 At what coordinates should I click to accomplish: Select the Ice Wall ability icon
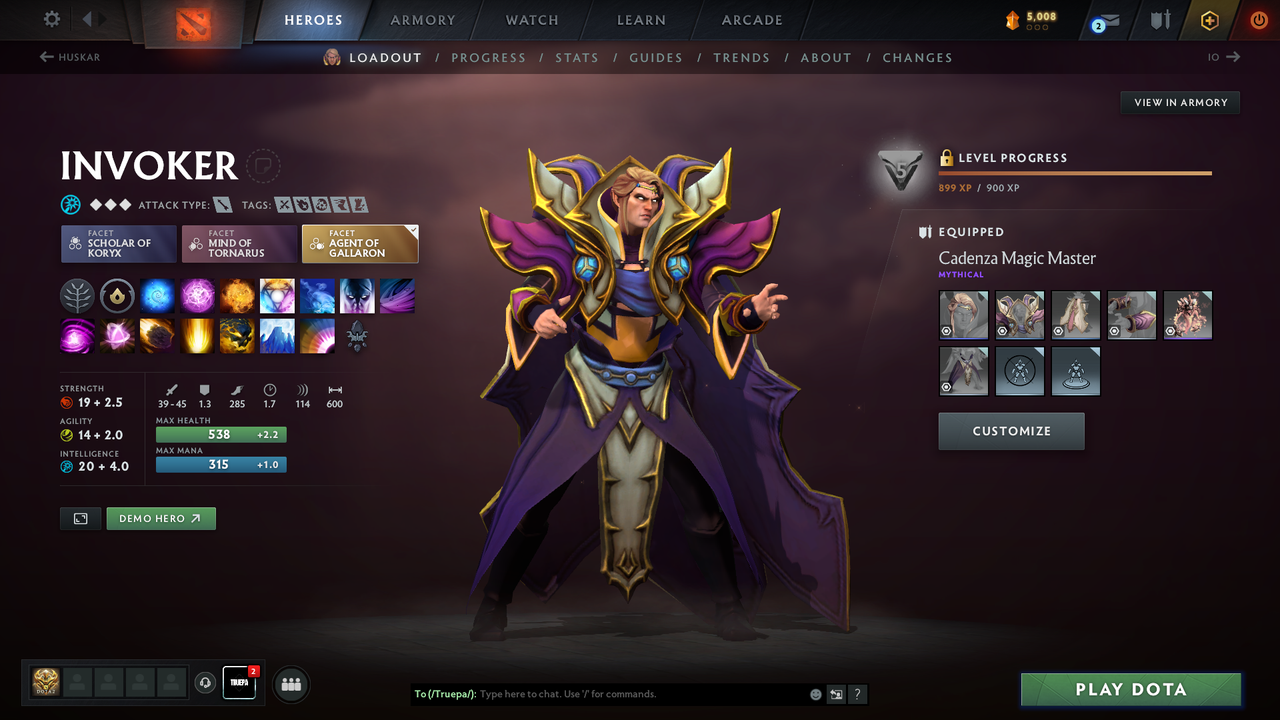[277, 336]
